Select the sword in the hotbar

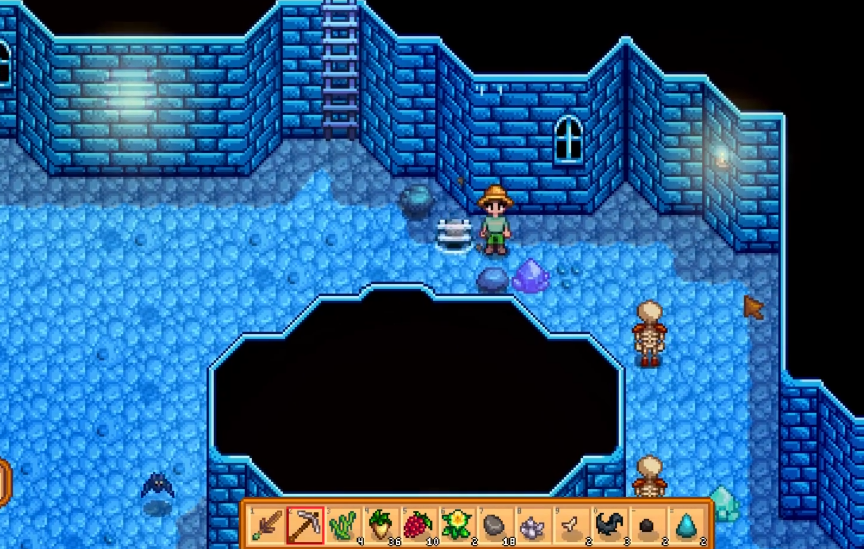[x=266, y=524]
